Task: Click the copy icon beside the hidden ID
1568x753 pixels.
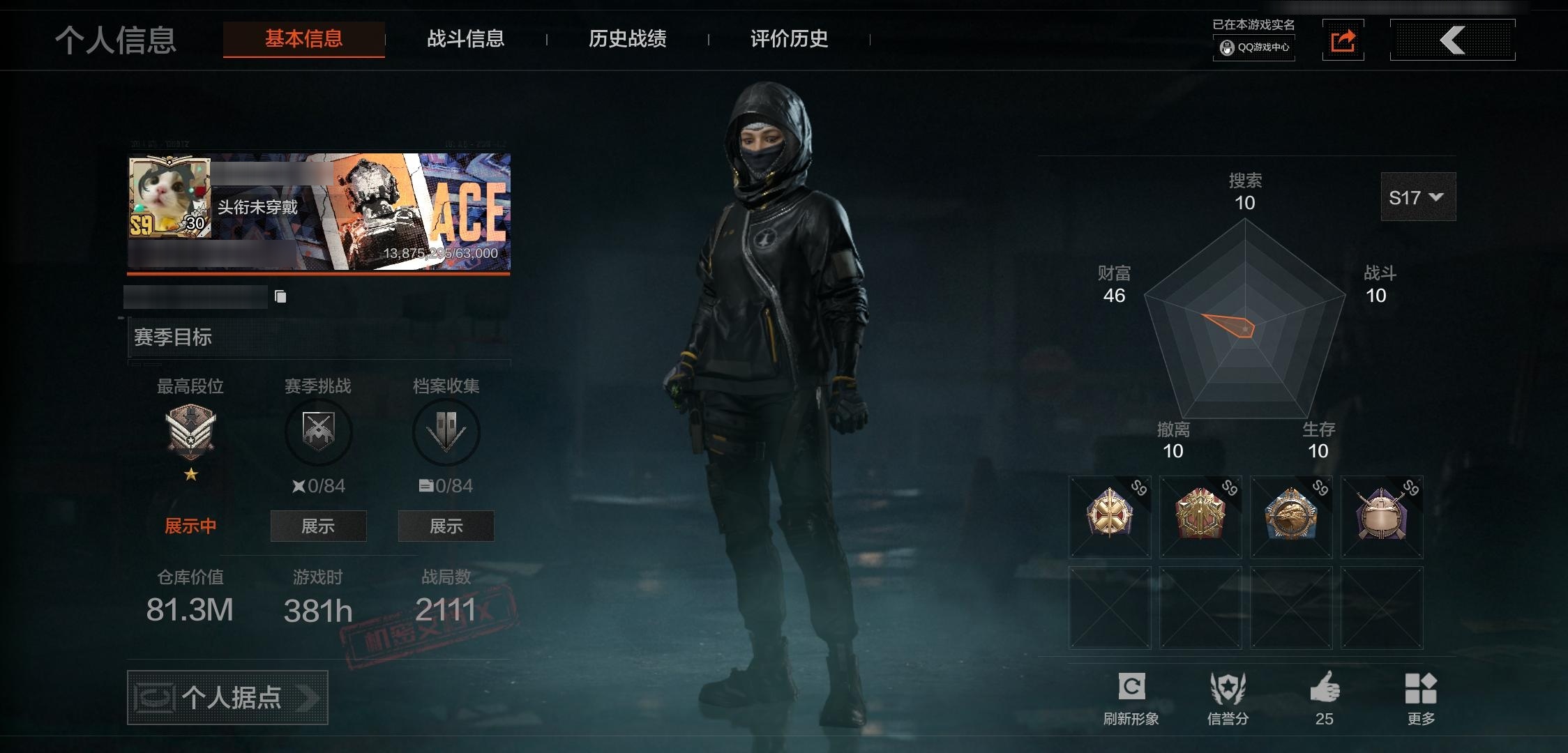Action: point(282,296)
